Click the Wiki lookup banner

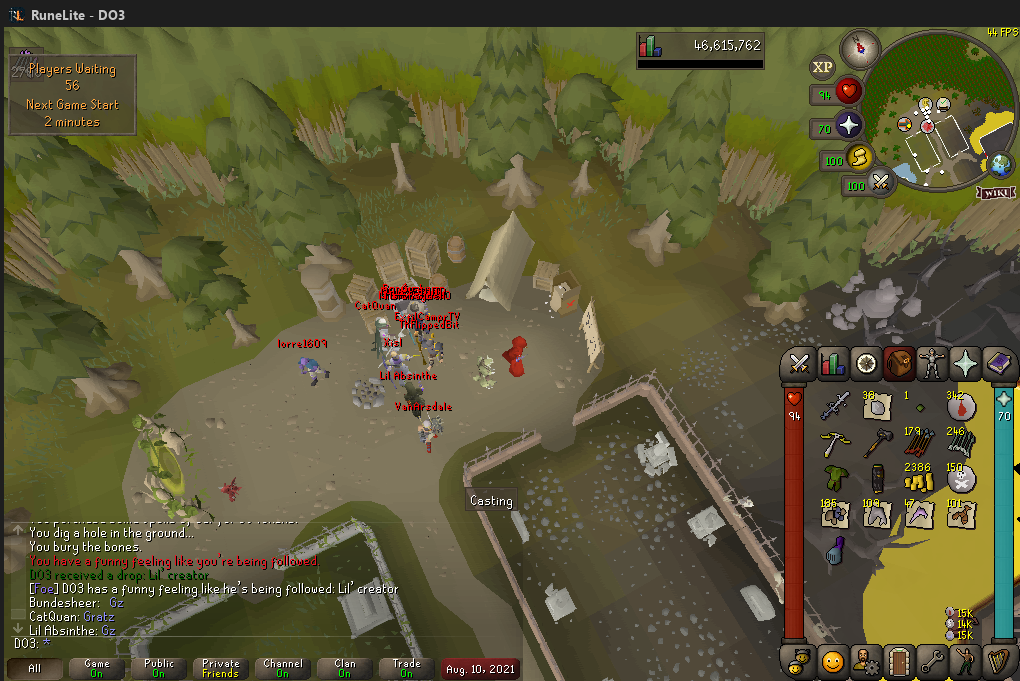click(994, 193)
